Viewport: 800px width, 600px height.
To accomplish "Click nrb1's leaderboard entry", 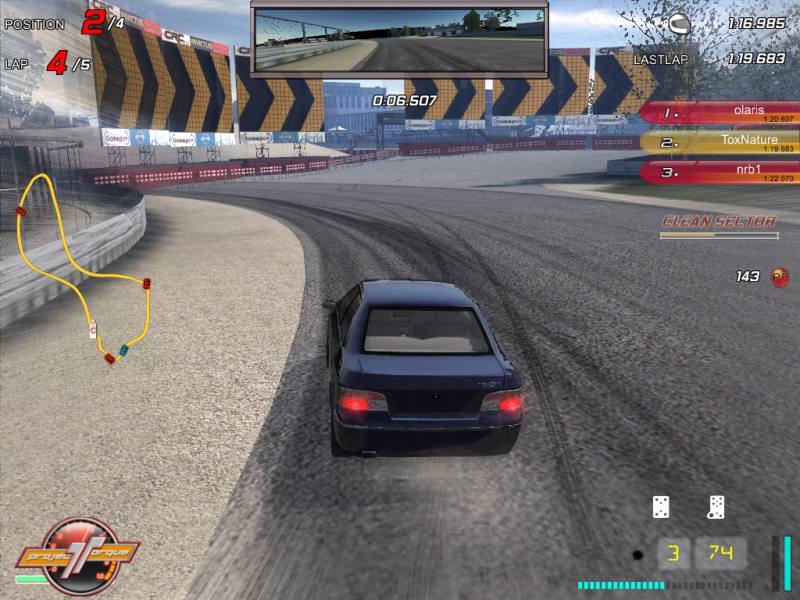I will coord(720,172).
